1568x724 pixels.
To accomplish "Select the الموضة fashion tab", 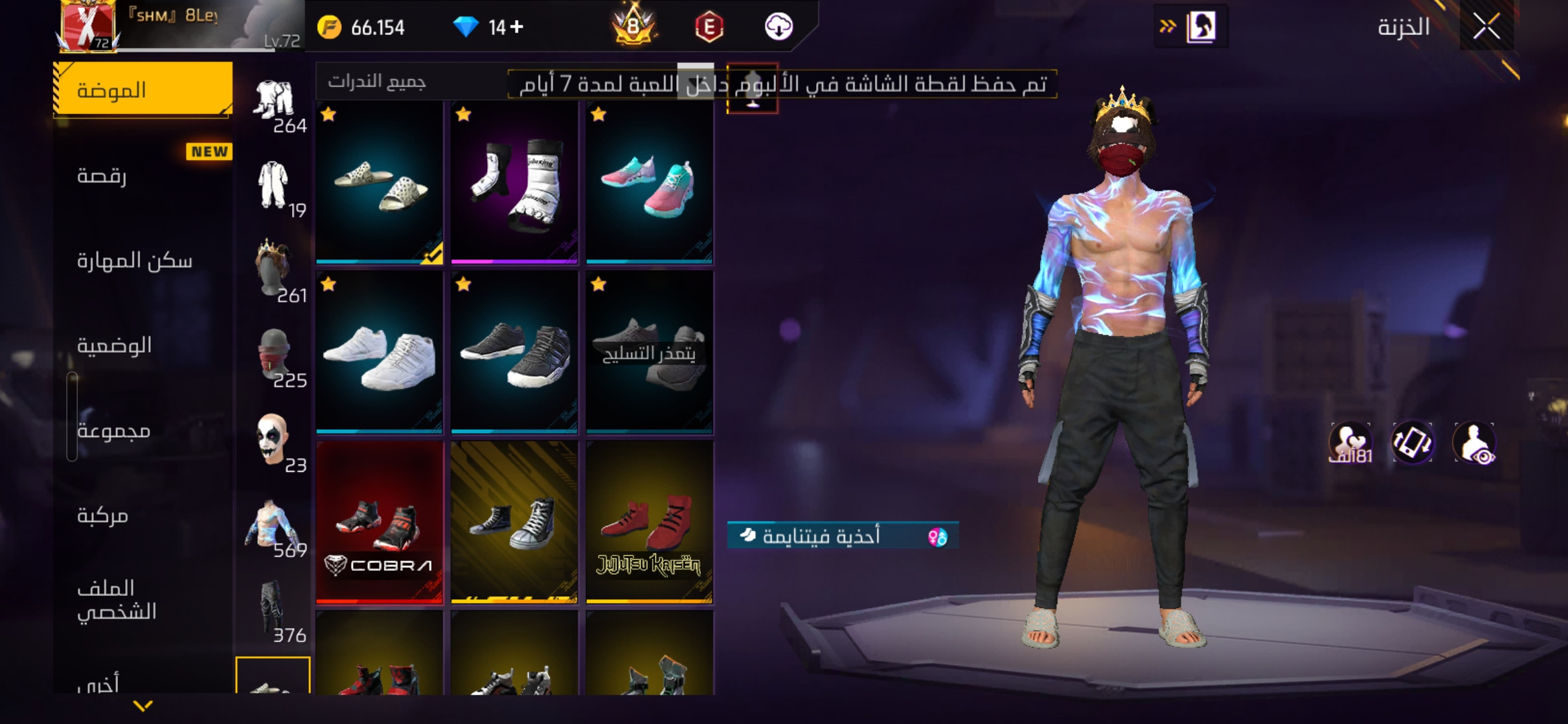I will 143,90.
